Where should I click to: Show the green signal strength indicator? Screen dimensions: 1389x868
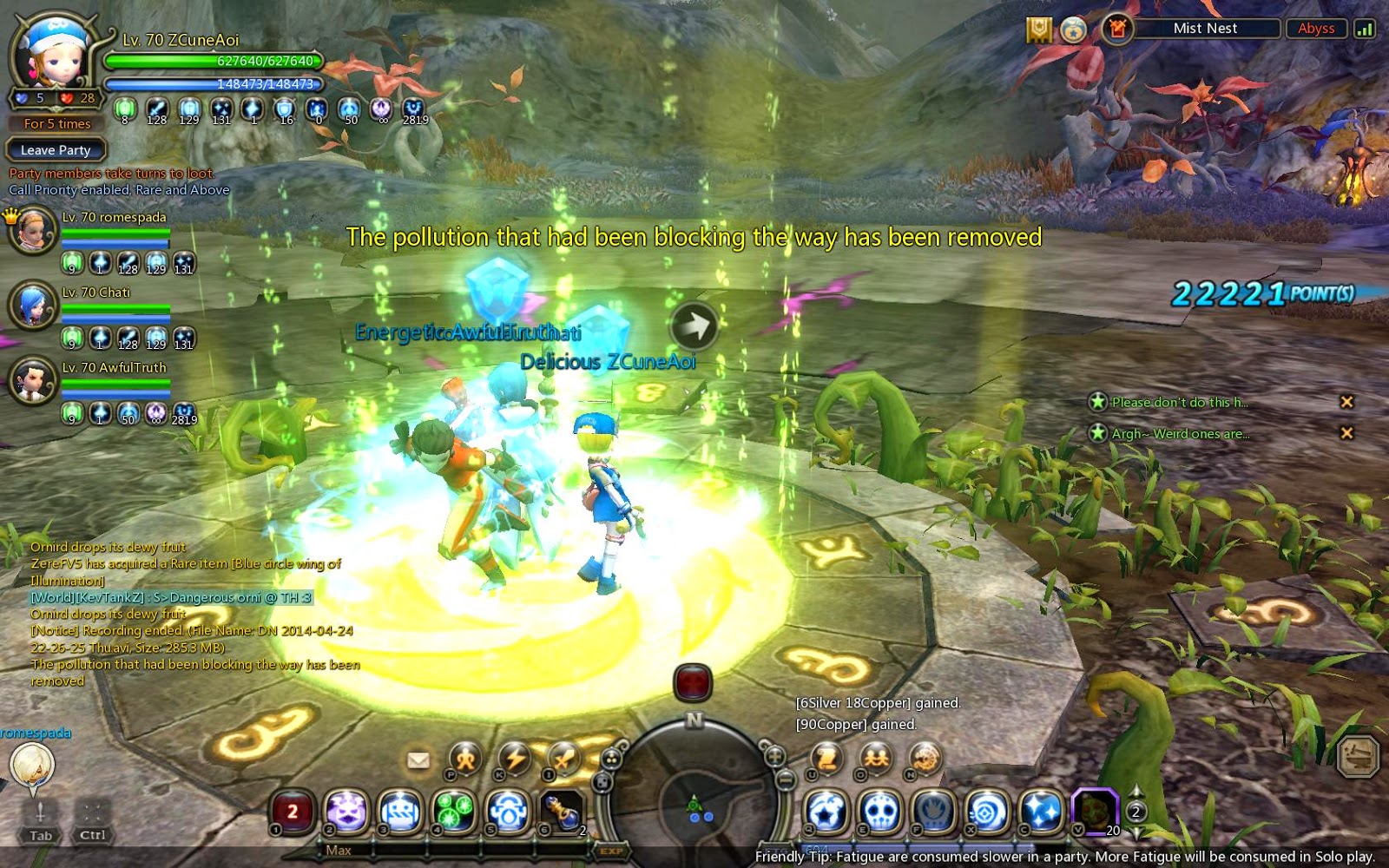click(x=1364, y=29)
